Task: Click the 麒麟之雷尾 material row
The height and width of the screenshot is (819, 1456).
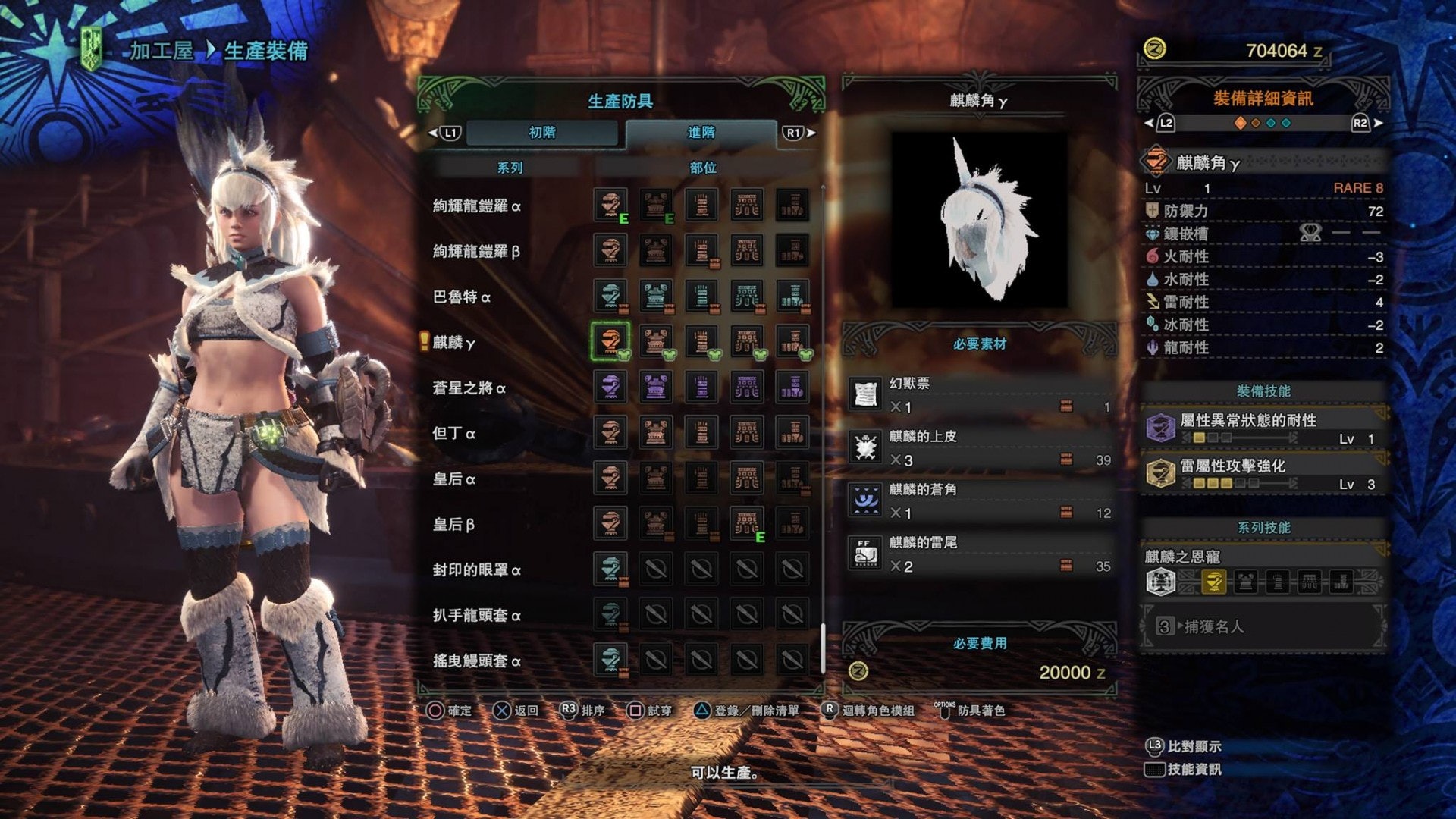Action: 980,554
